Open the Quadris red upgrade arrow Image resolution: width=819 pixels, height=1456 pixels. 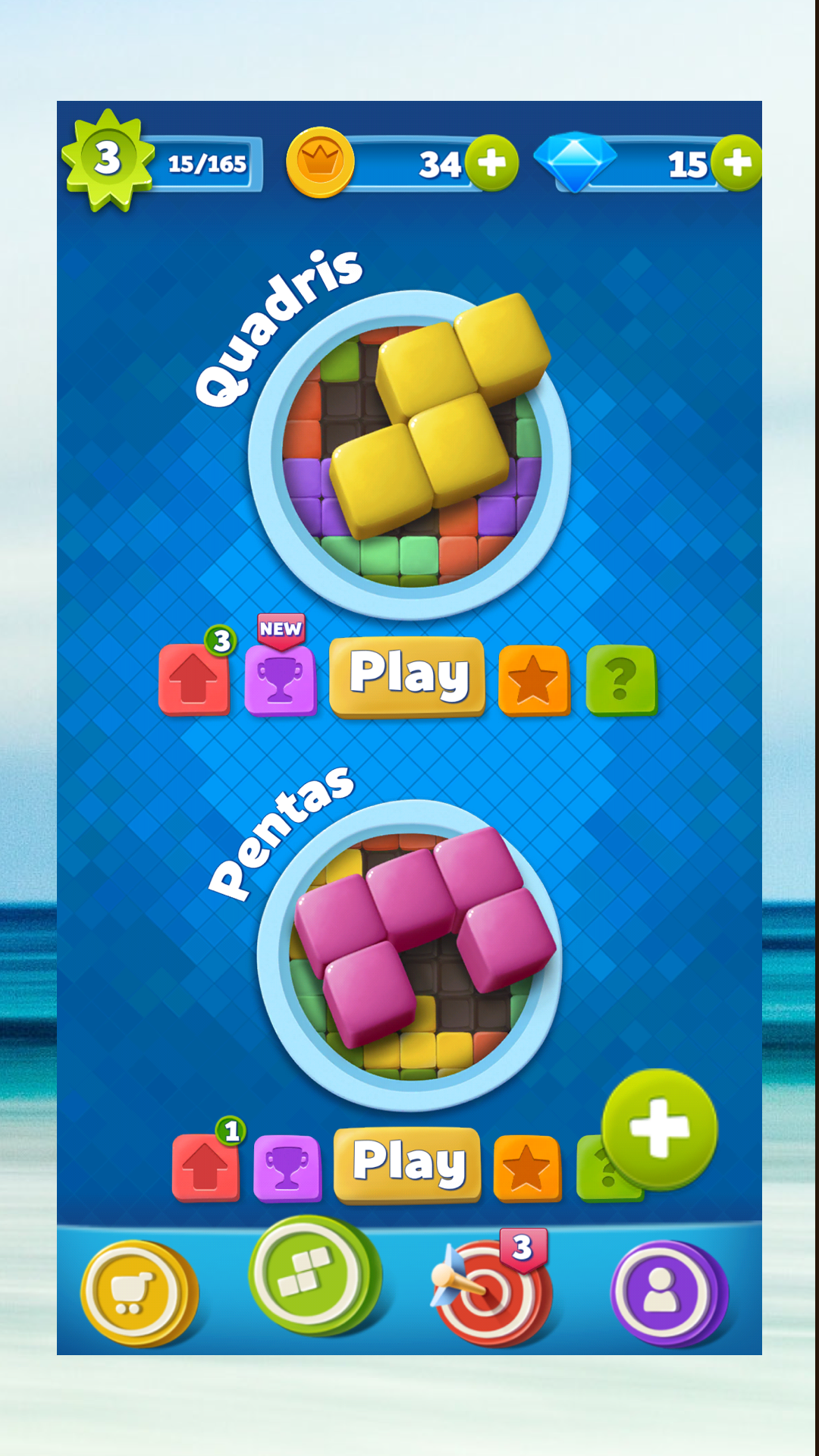click(x=194, y=679)
